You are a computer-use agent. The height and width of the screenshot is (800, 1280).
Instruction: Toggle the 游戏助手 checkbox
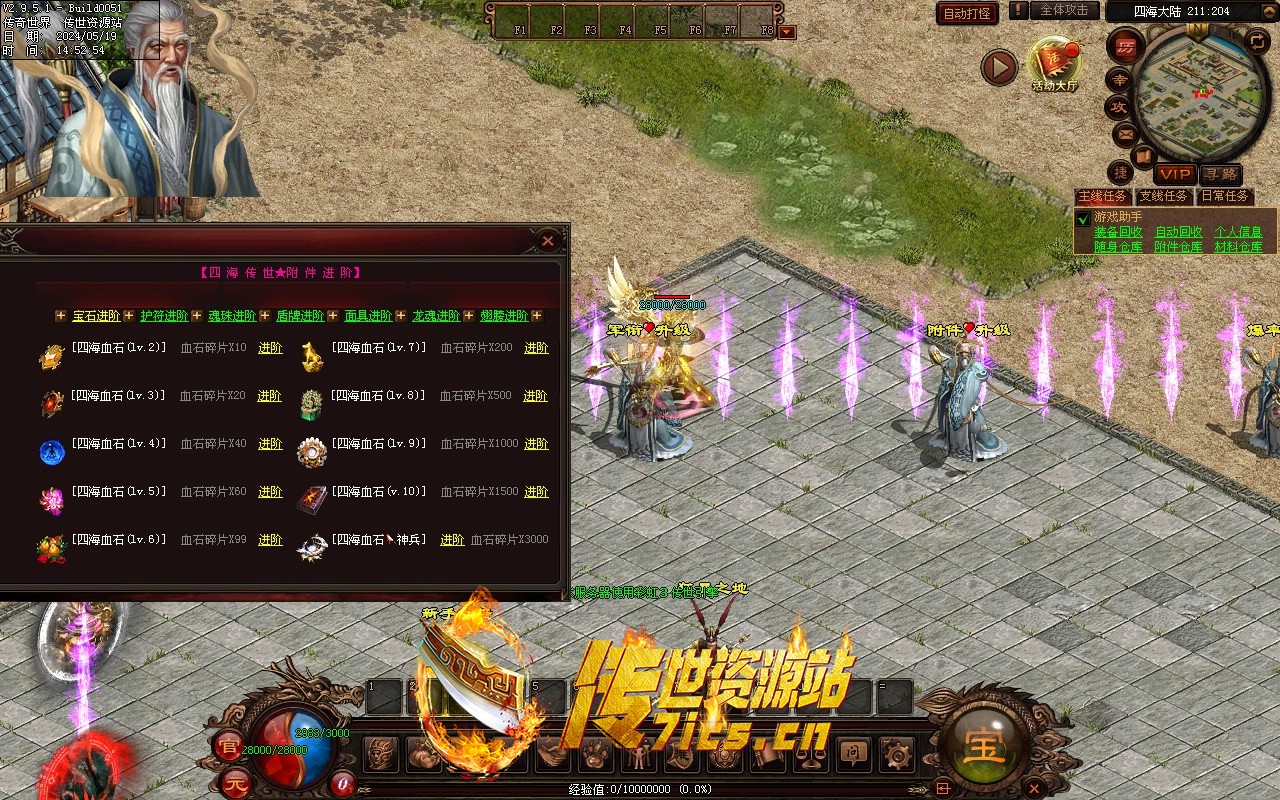click(x=1083, y=218)
